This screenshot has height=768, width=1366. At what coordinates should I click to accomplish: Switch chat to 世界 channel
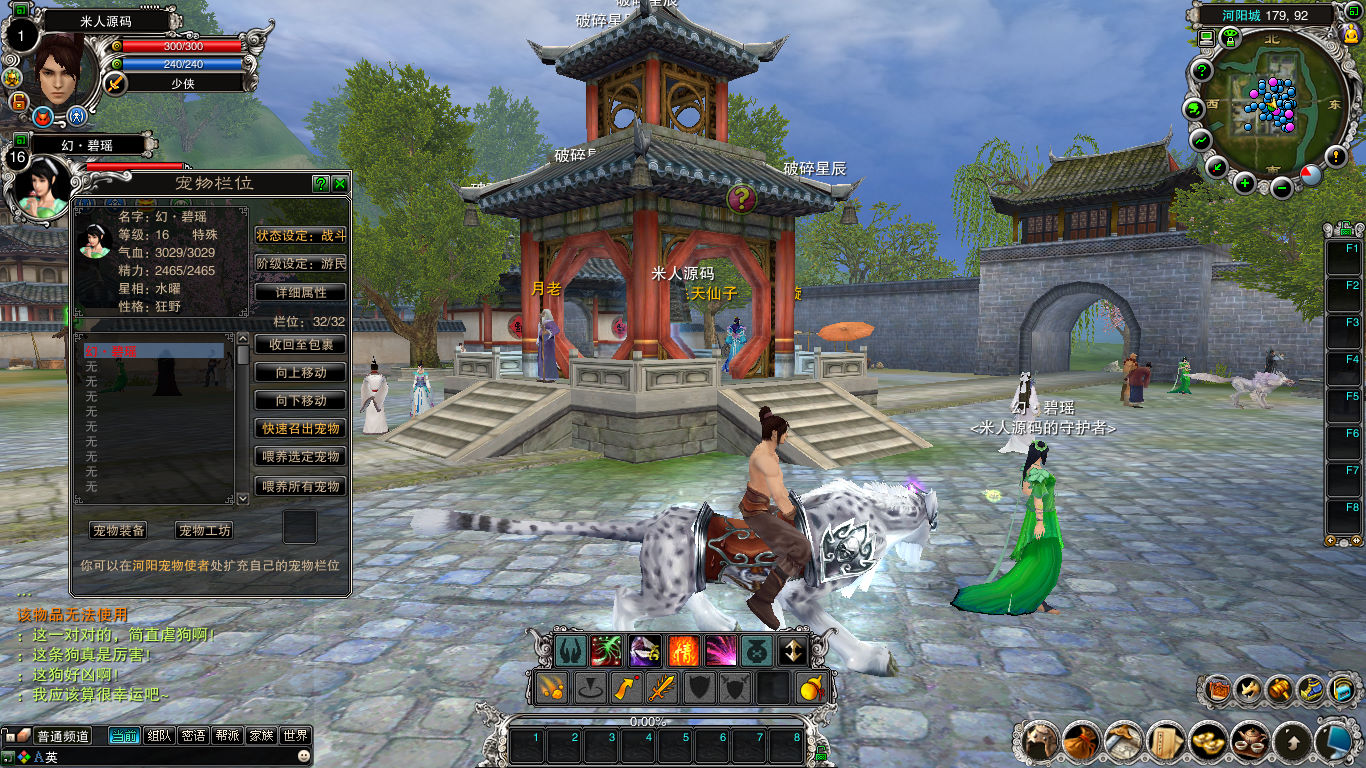[295, 736]
